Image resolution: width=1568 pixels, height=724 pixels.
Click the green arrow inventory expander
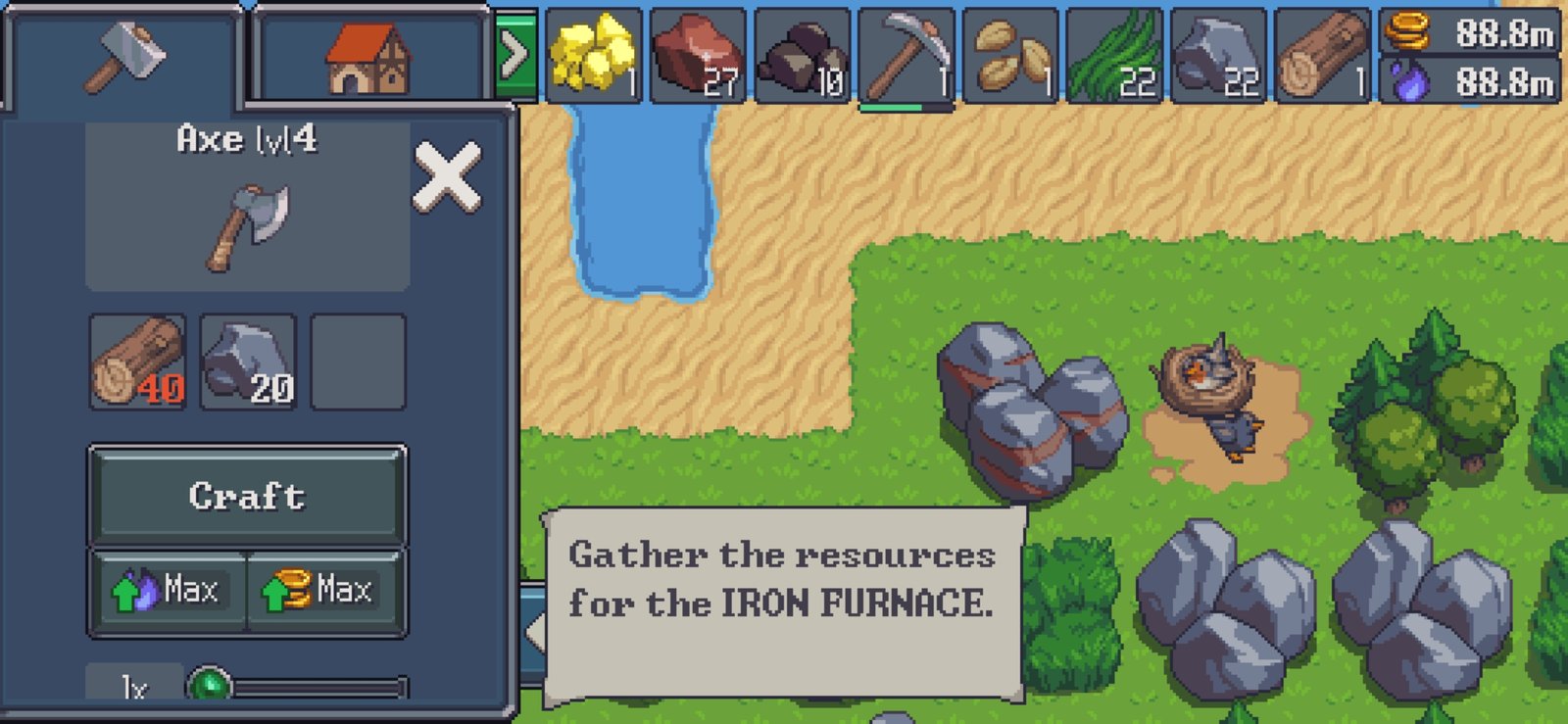[515, 56]
